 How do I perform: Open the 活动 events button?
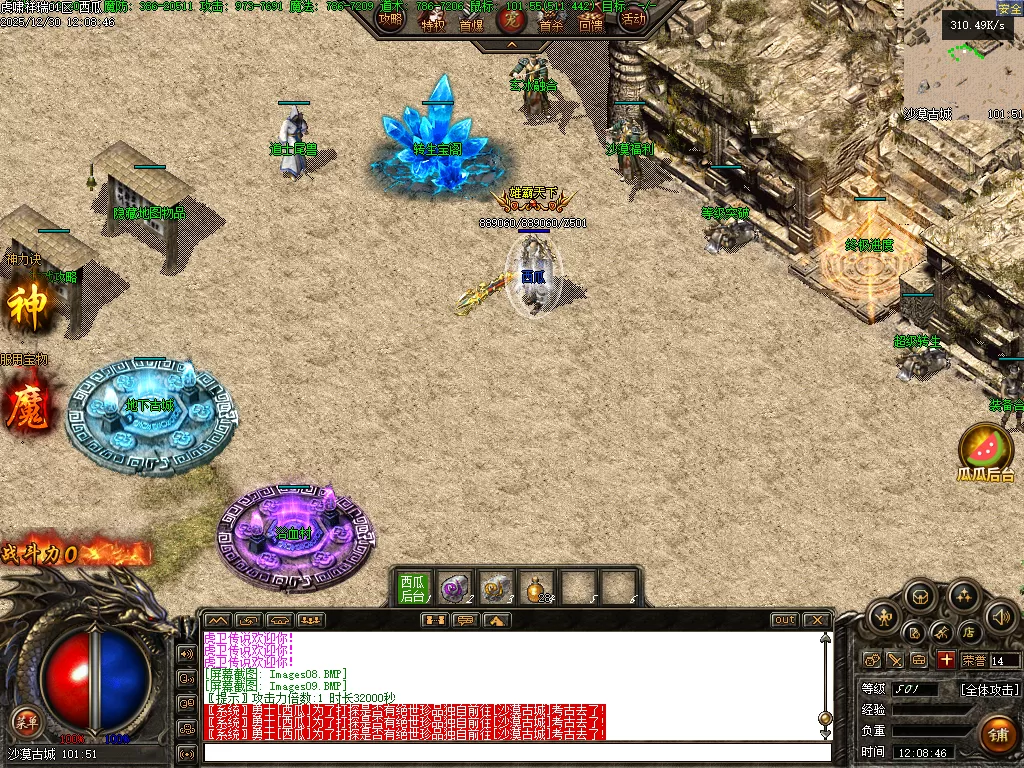632,18
